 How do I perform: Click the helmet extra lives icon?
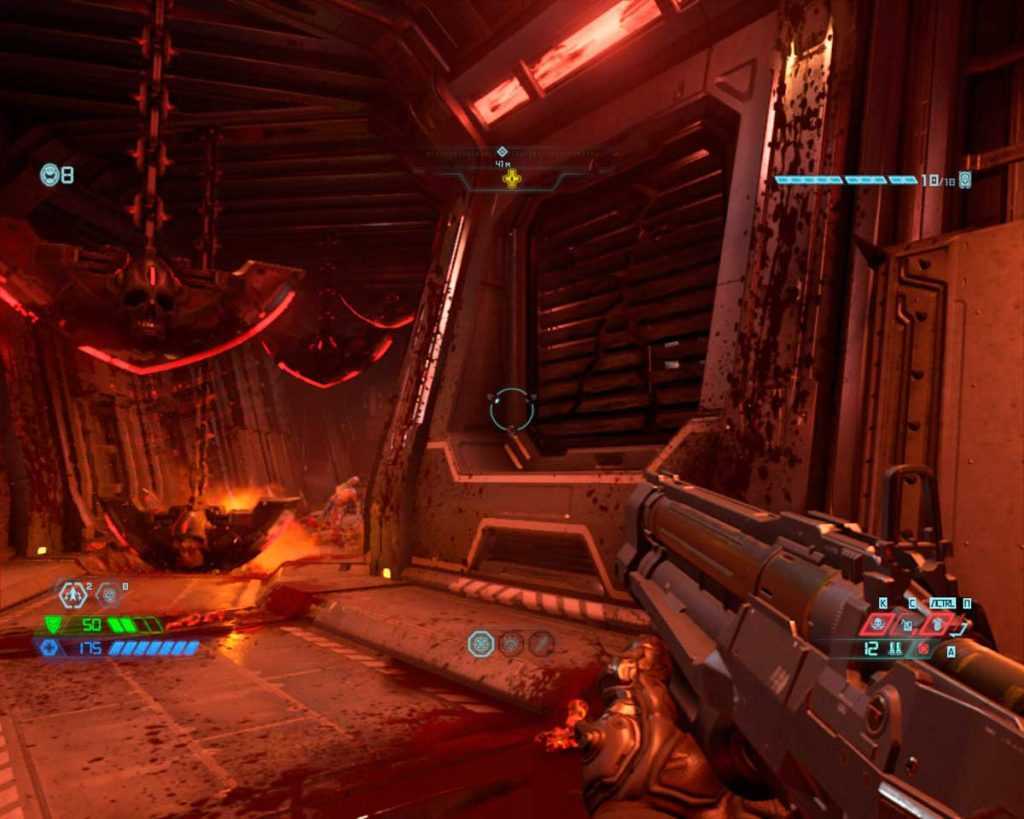coord(50,175)
